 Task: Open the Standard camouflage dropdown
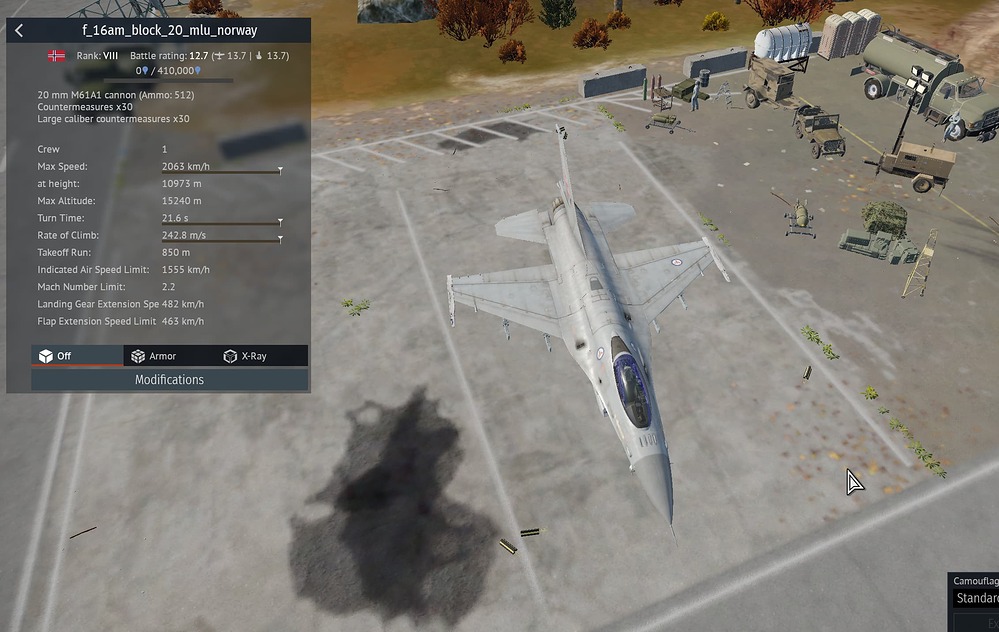coord(976,598)
